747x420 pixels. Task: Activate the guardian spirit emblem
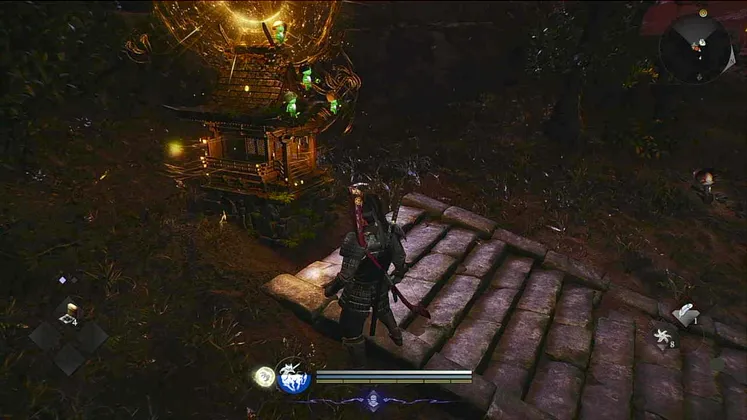pos(293,377)
